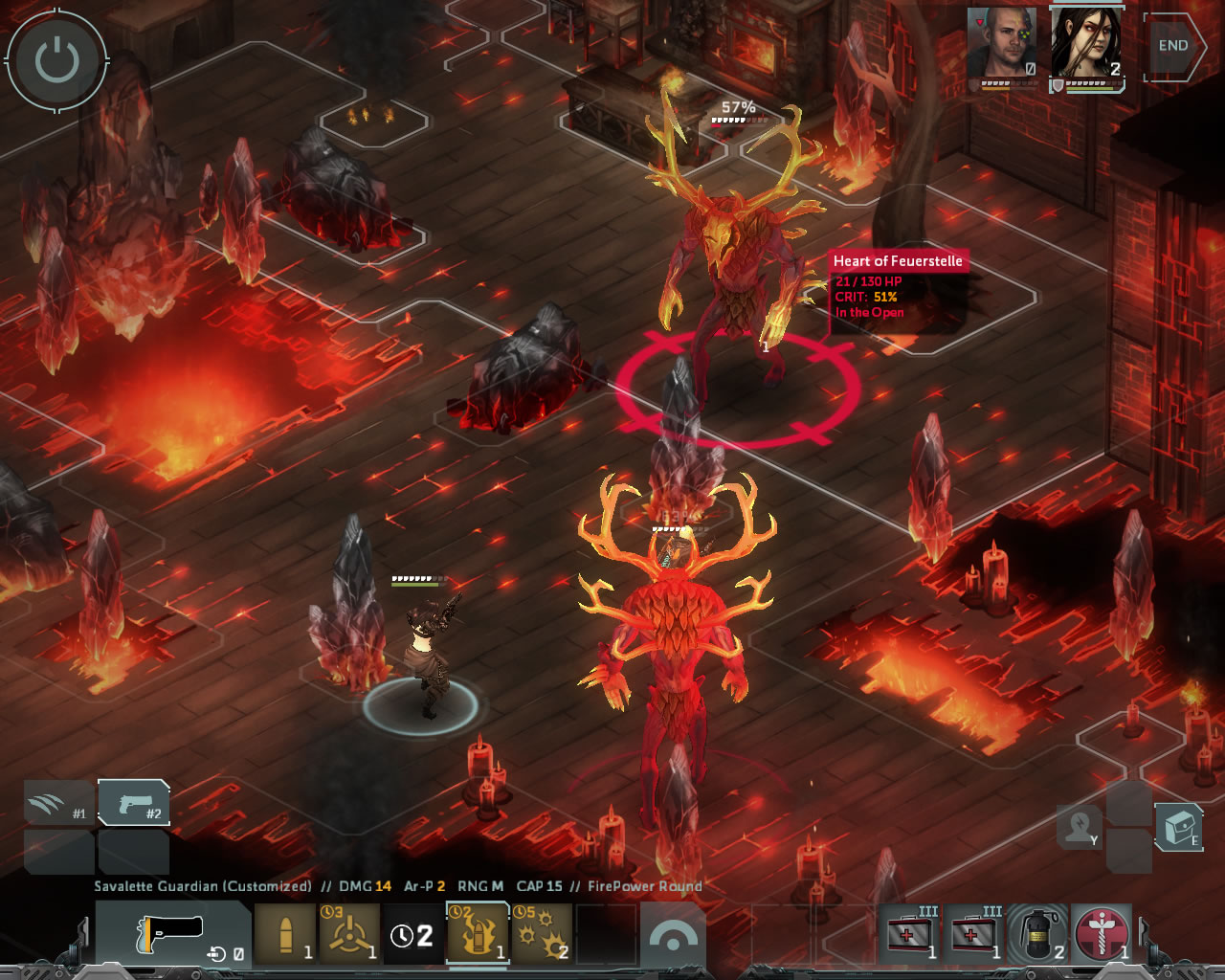
Task: Select the flaming bullet FirePower Round ability
Action: [478, 934]
